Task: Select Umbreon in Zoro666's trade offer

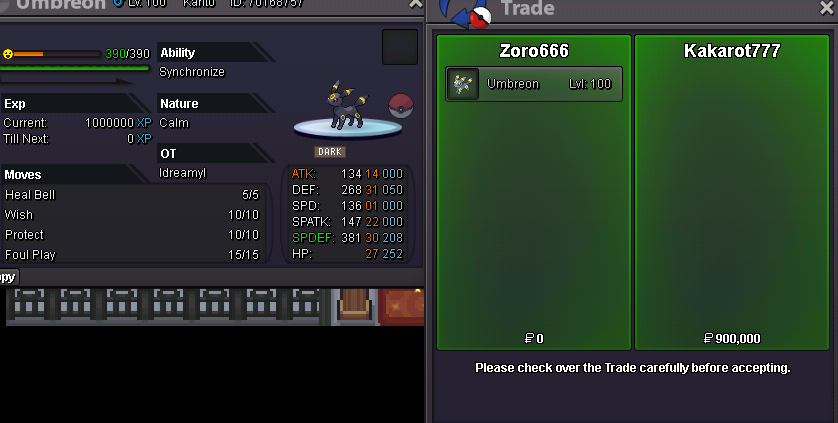Action: pos(534,84)
